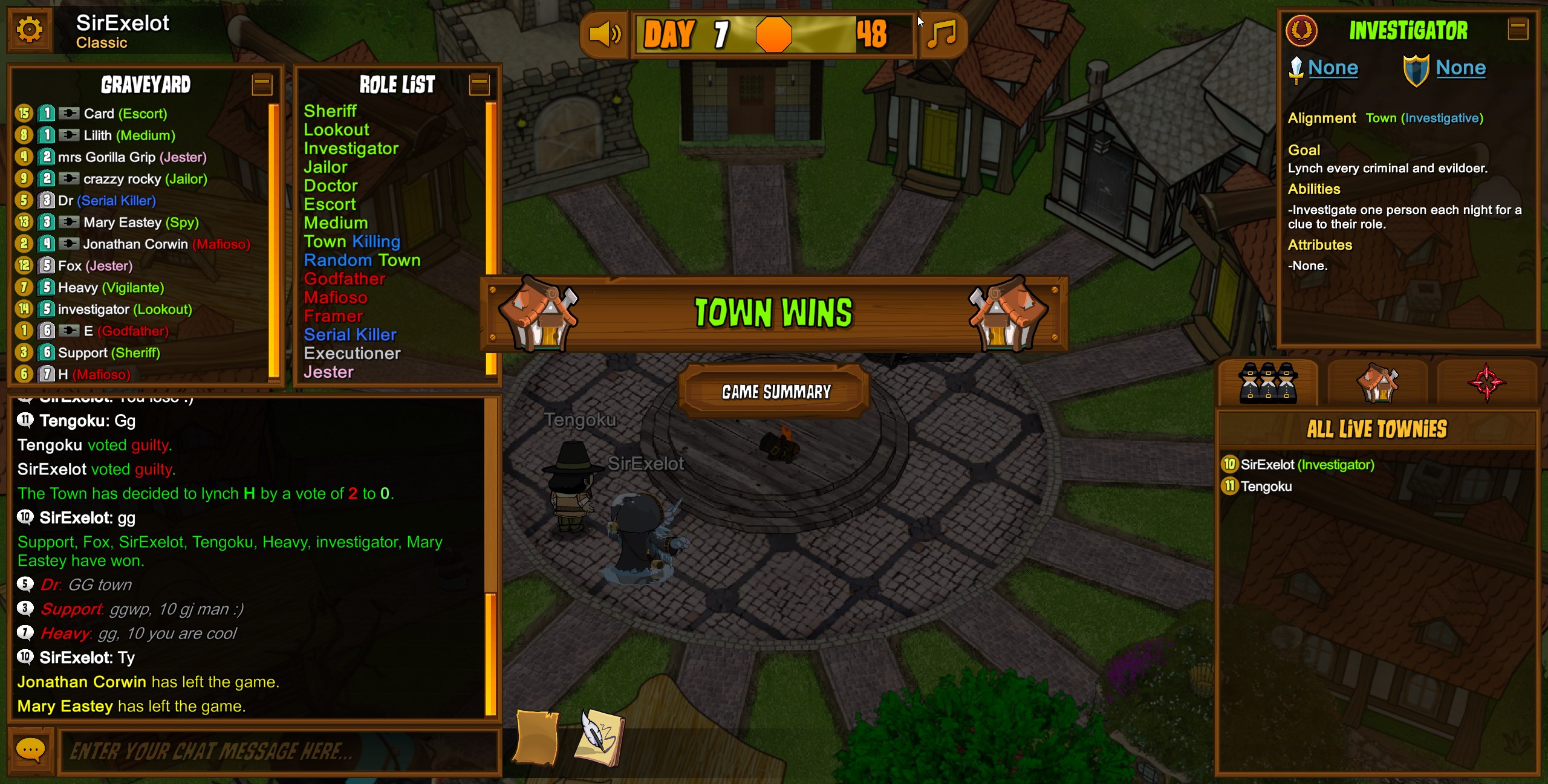Image resolution: width=1548 pixels, height=784 pixels.
Task: Minimize the Investigator role card
Action: coord(1518,28)
